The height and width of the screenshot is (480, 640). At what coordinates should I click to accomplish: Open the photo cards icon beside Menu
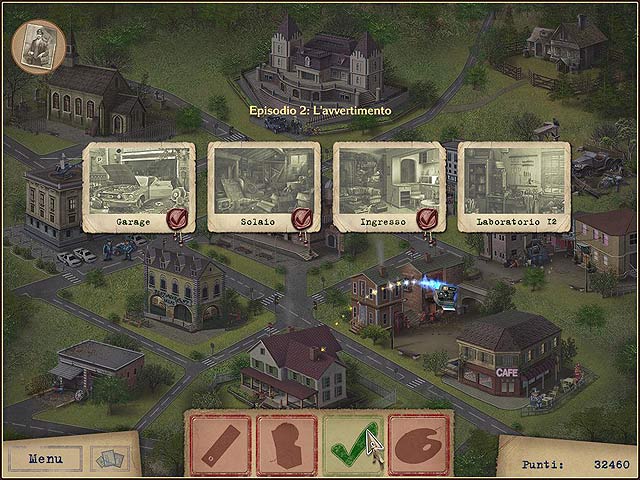(110, 459)
